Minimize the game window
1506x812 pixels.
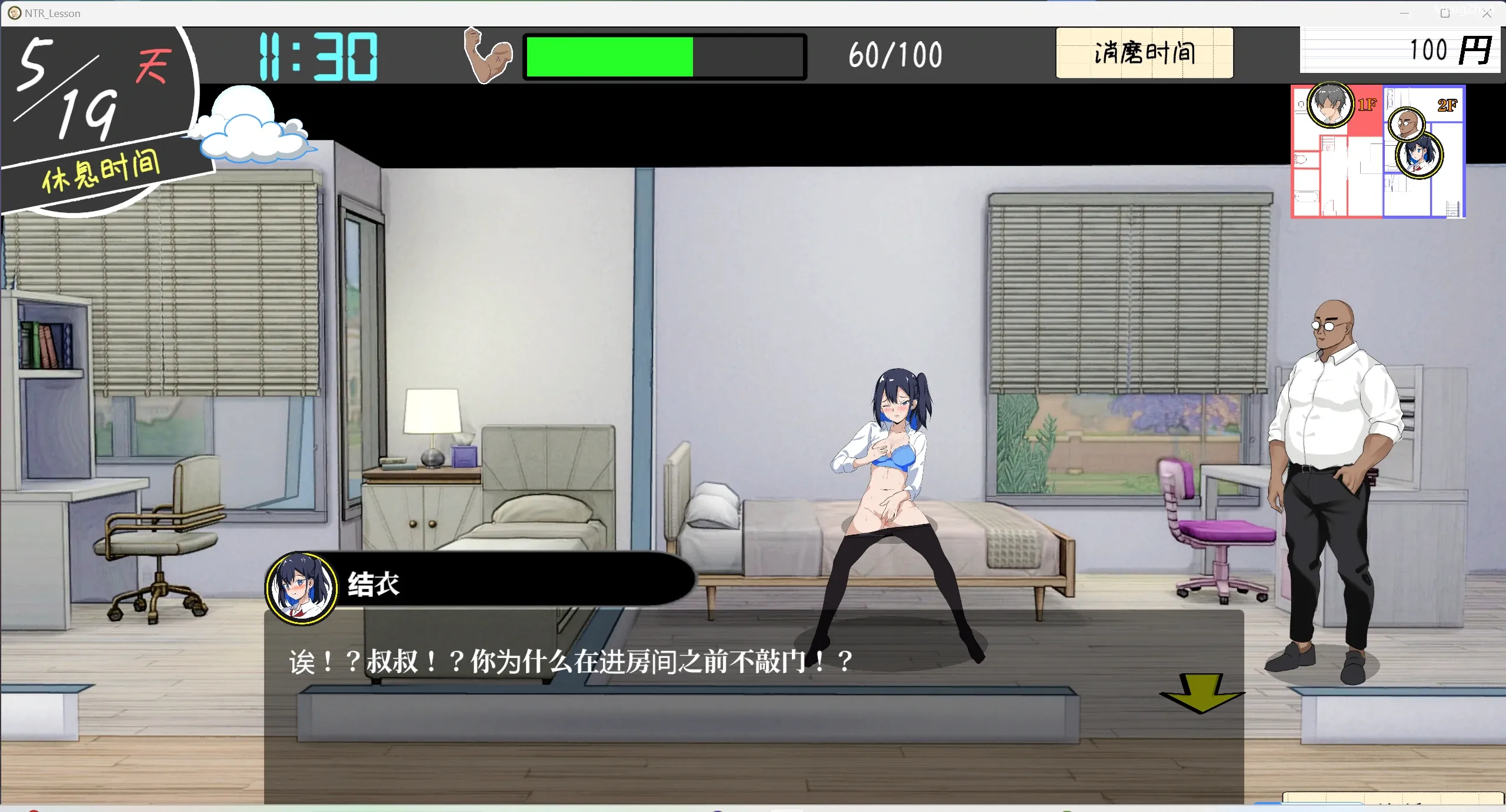coord(1404,13)
